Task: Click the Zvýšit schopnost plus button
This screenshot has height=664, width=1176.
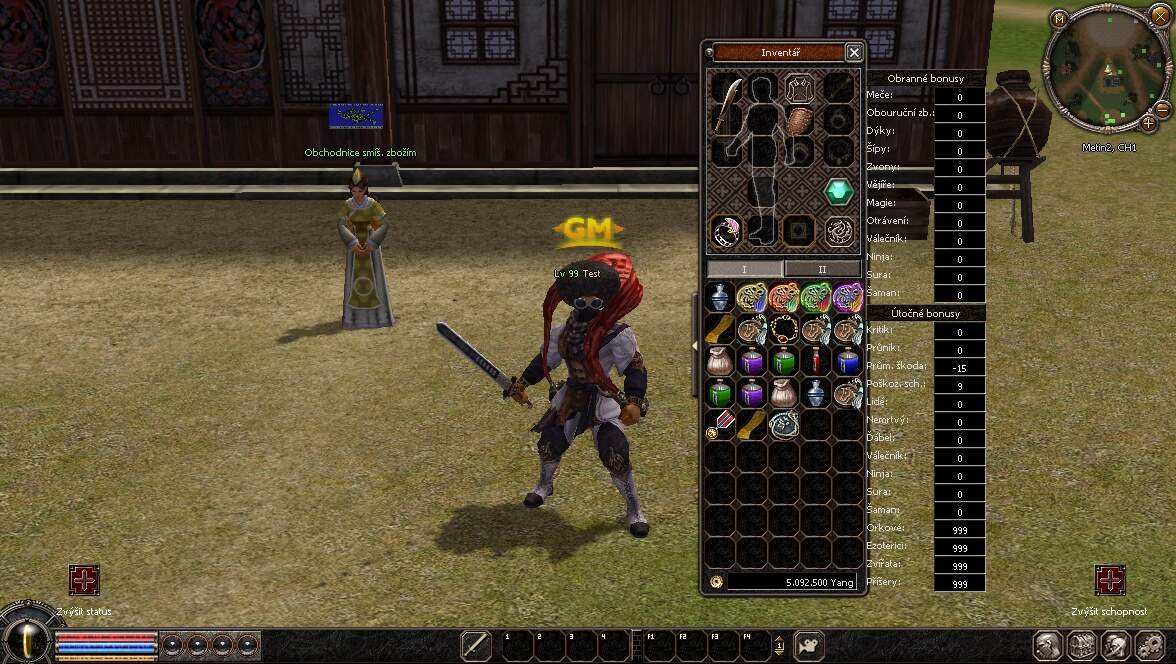Action: [1110, 580]
